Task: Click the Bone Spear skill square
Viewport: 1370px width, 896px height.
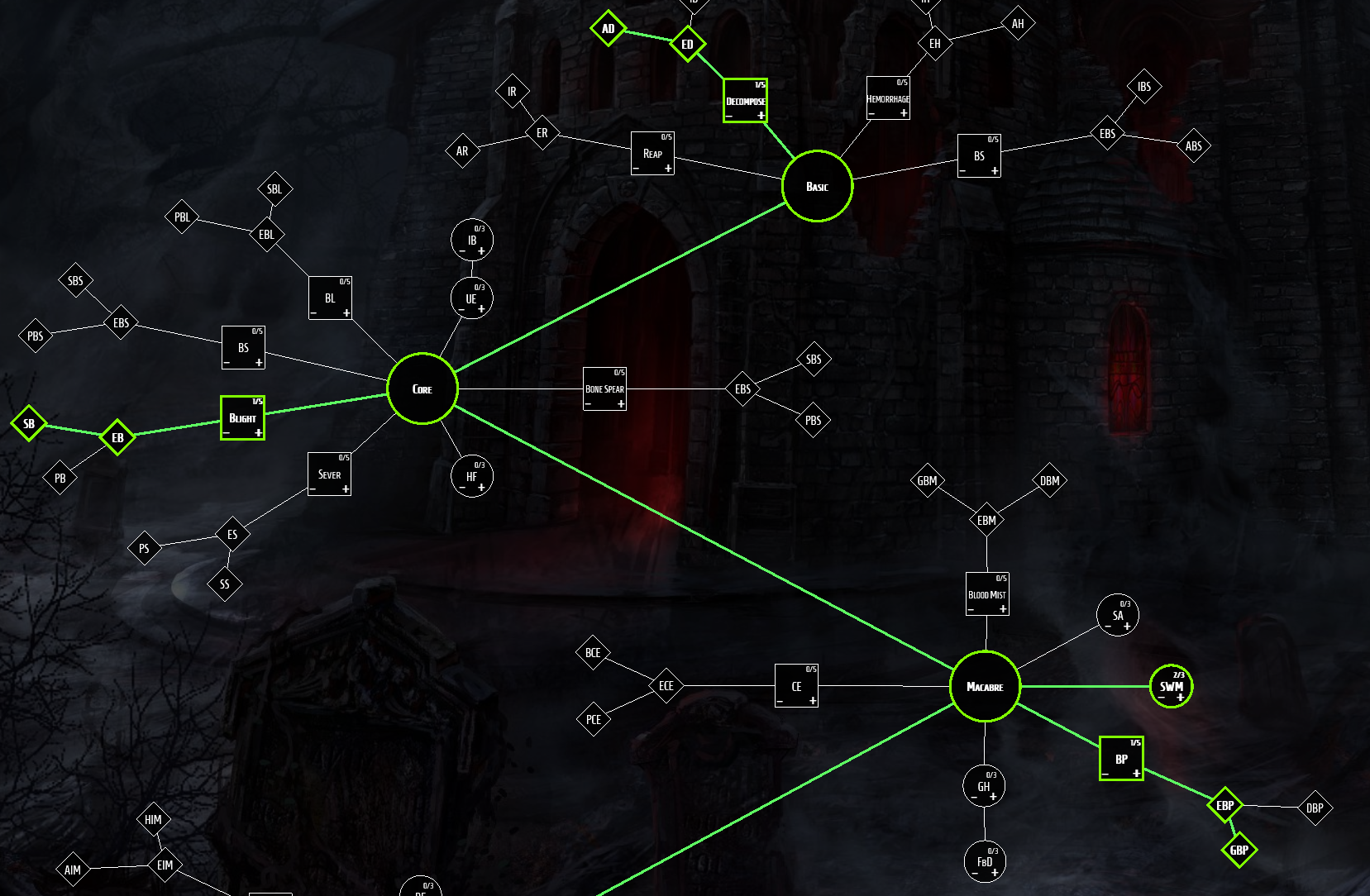Action: [x=605, y=388]
